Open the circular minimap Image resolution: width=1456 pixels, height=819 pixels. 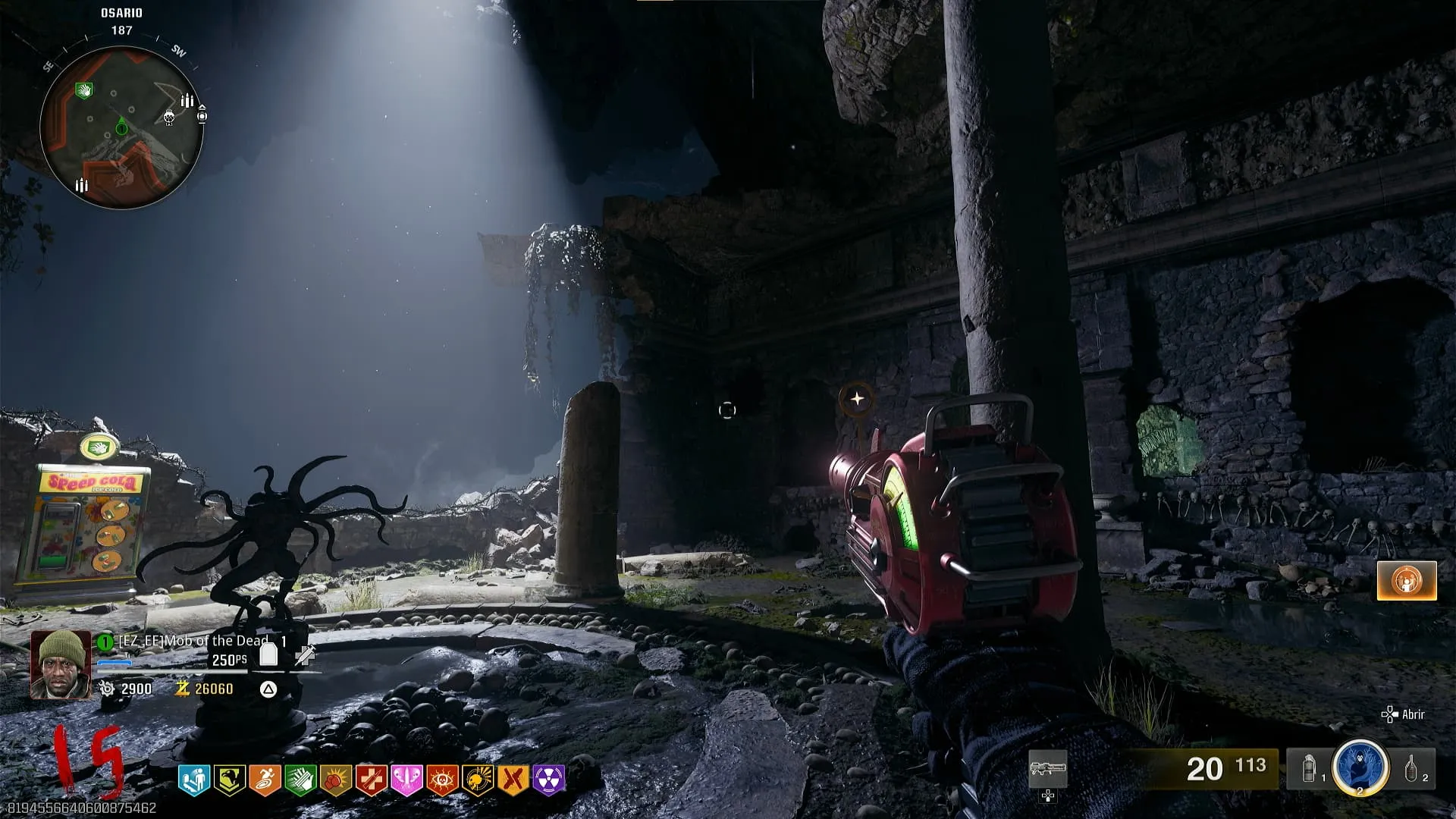[x=121, y=127]
